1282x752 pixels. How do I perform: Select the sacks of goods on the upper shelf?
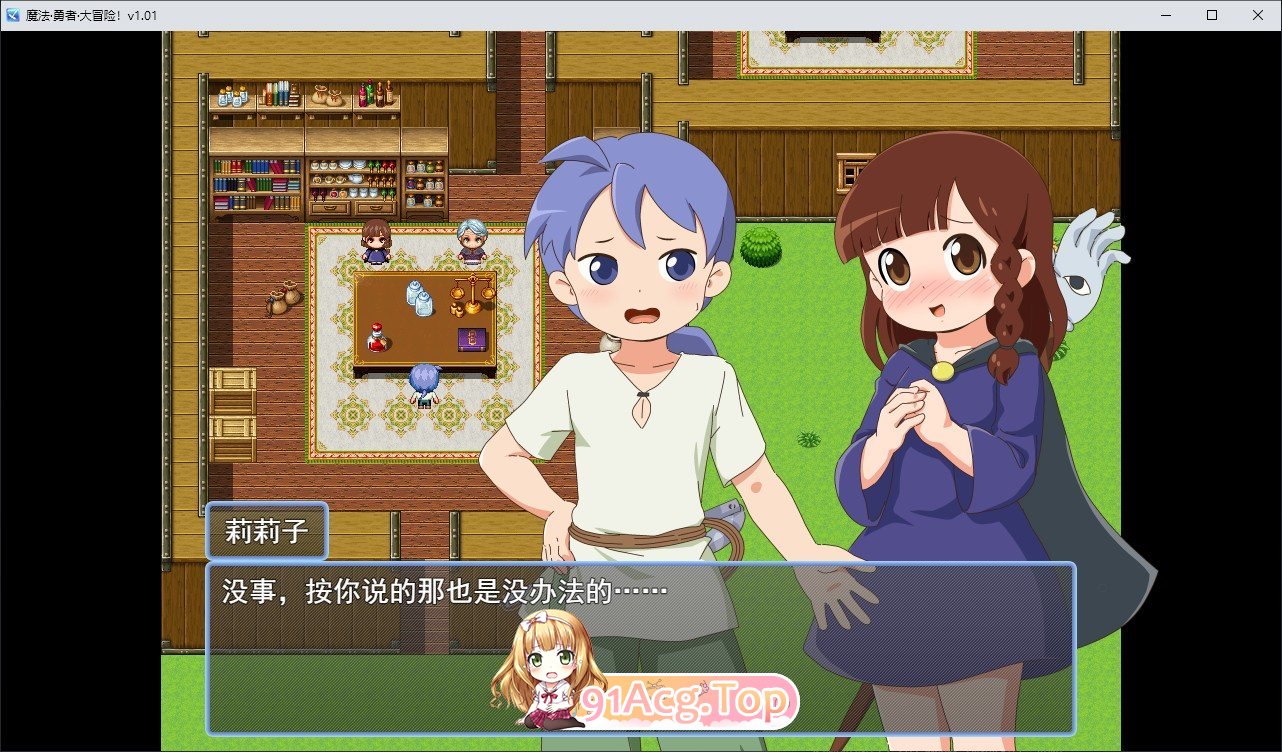pos(330,95)
